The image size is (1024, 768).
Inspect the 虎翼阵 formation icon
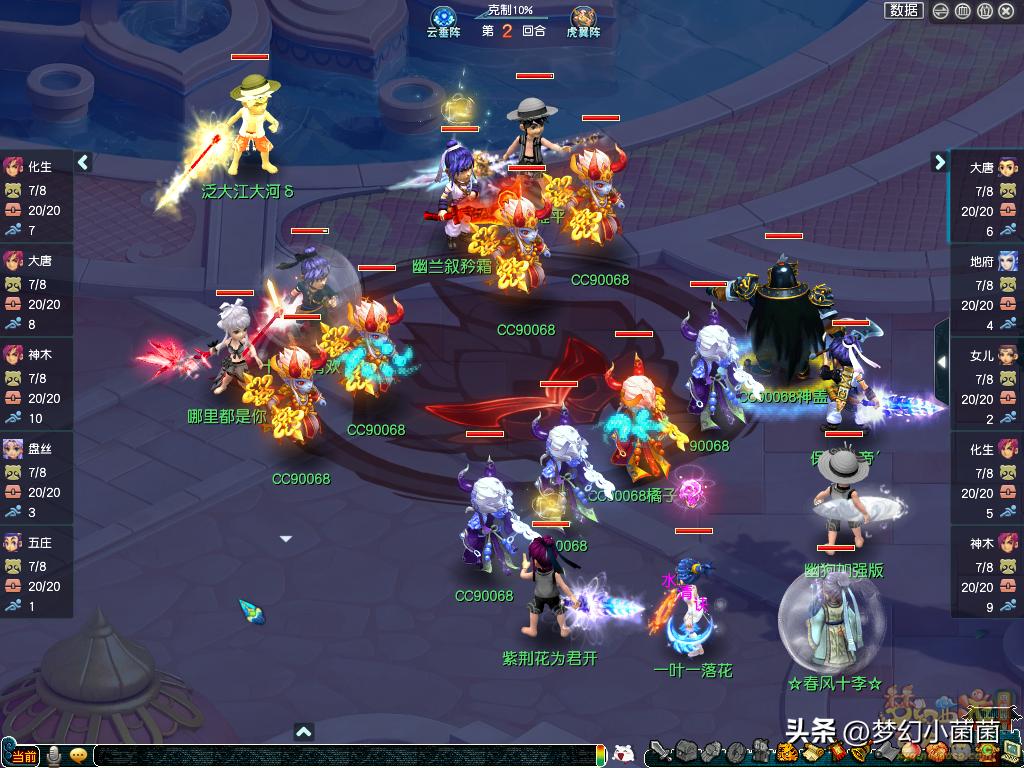(x=584, y=18)
